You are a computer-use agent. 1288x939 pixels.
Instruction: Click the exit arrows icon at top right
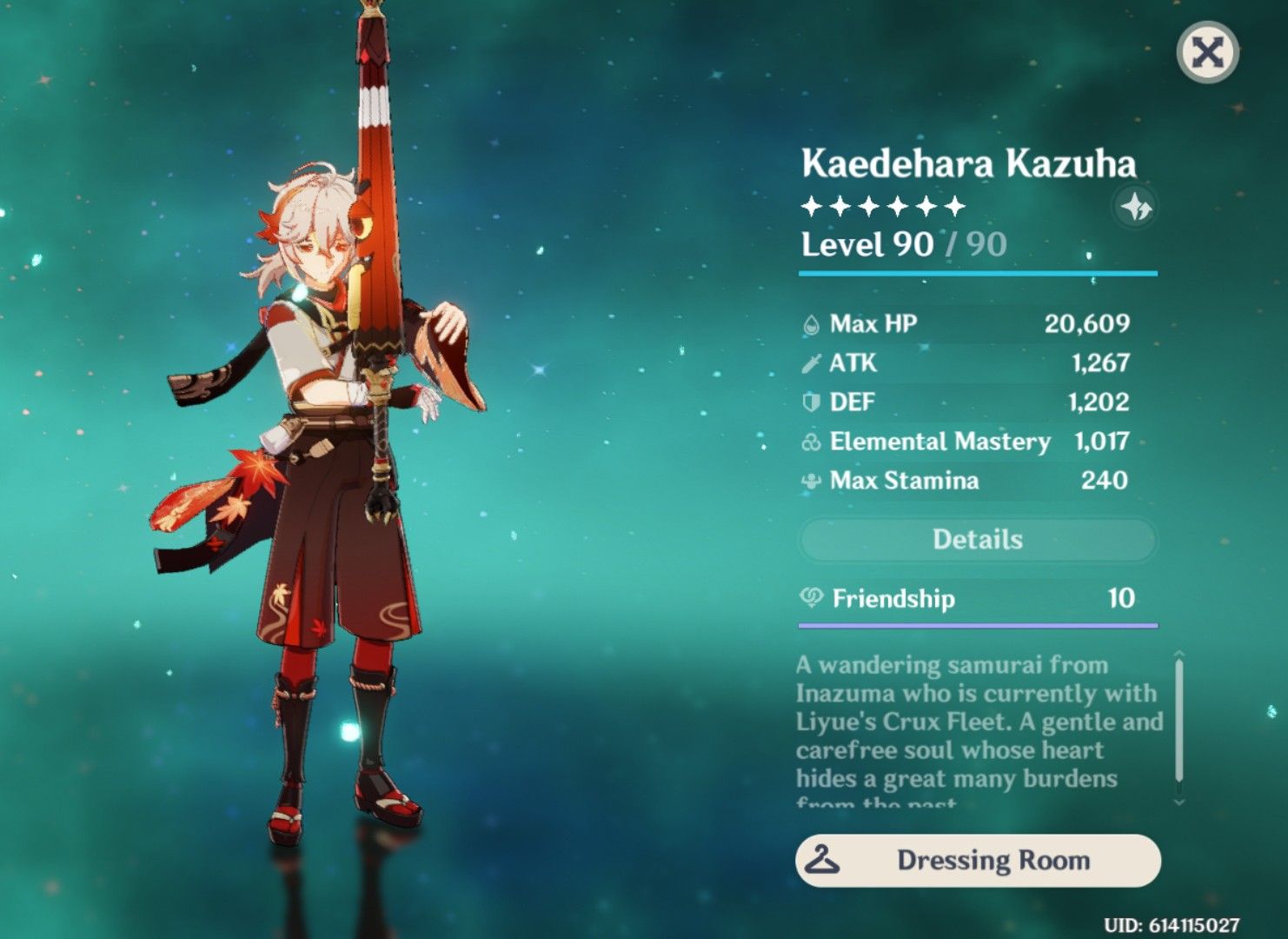(1207, 51)
